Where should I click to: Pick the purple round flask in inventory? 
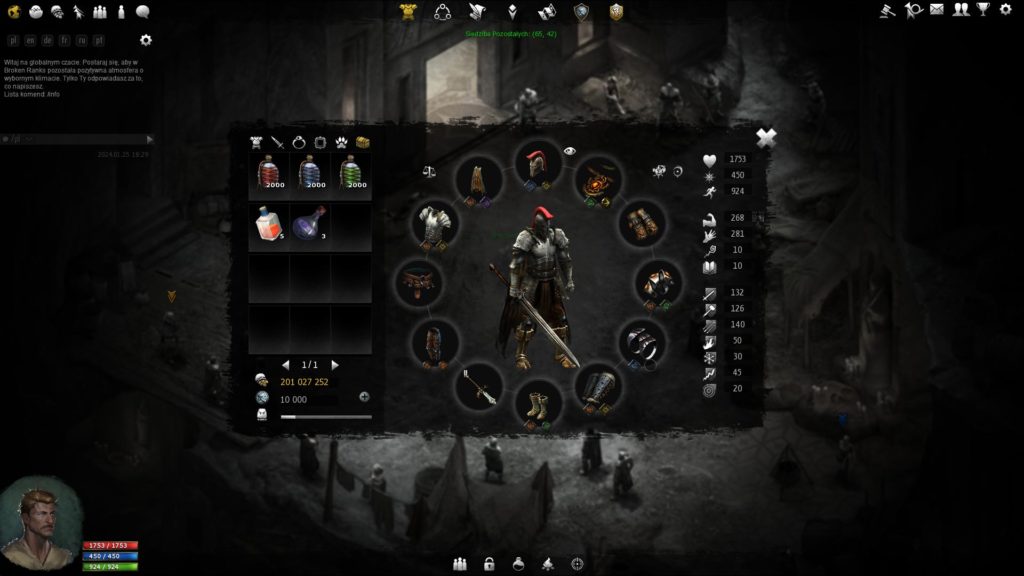[x=309, y=223]
